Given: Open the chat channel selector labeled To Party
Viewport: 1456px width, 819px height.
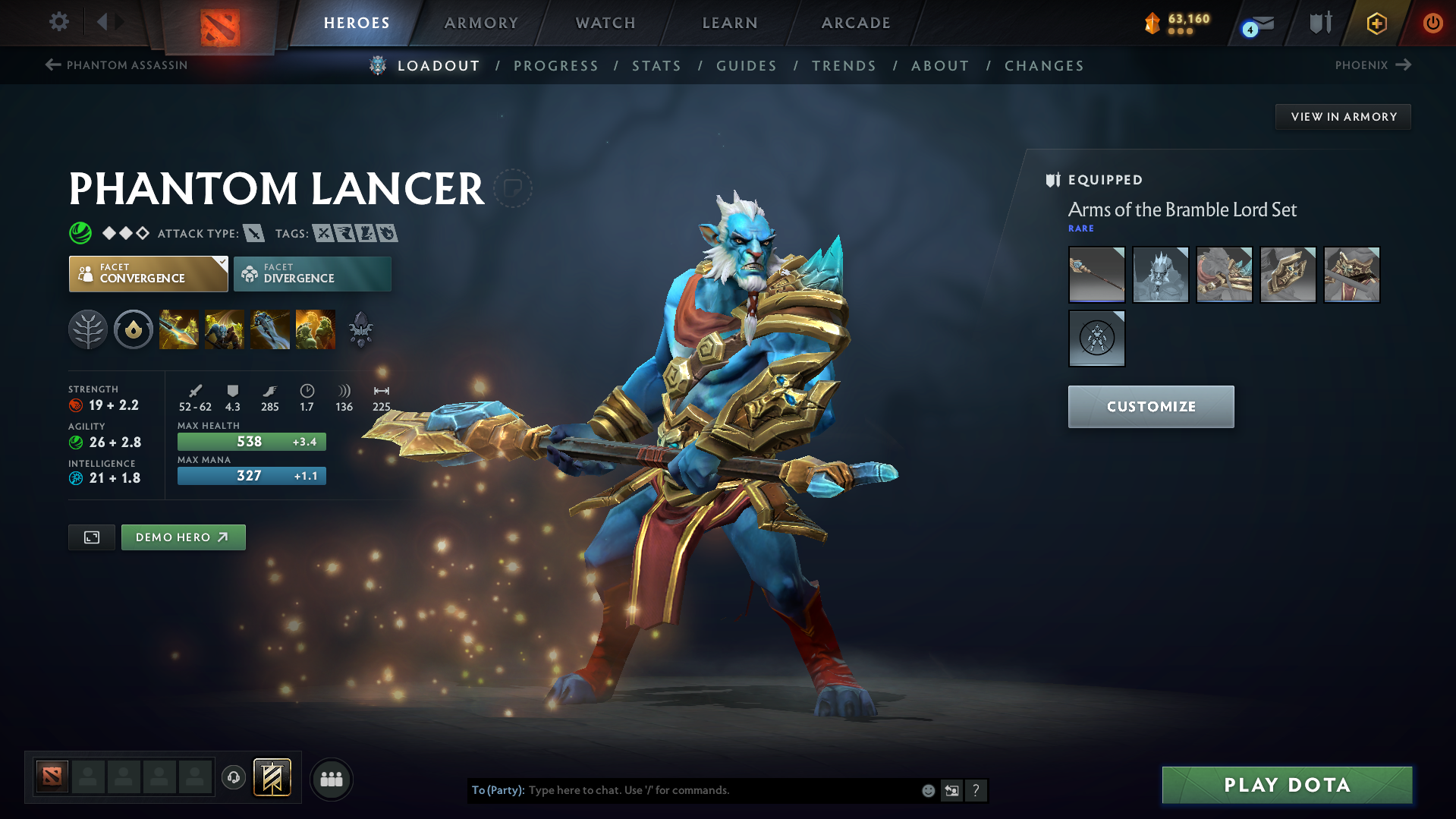Looking at the screenshot, I should 497,790.
